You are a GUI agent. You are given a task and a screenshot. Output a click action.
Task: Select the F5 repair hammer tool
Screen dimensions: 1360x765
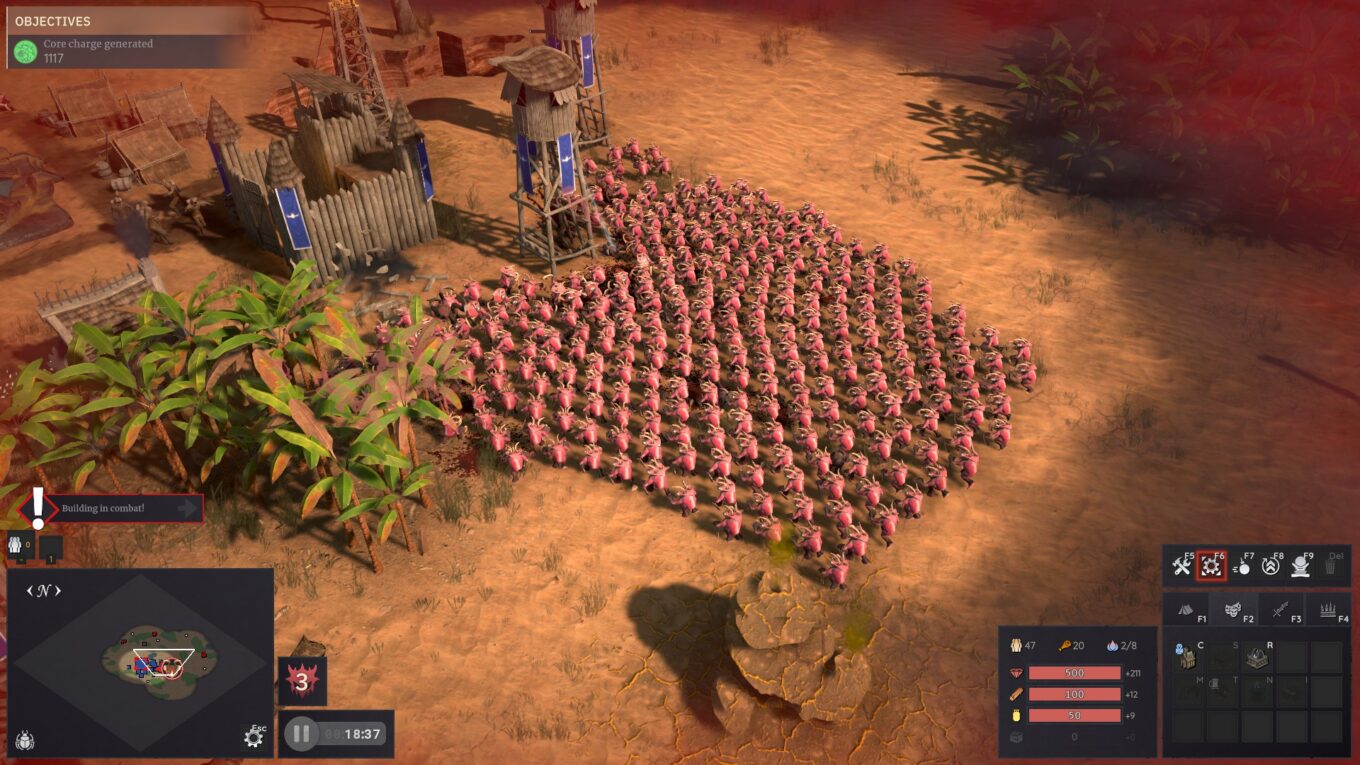point(1182,568)
